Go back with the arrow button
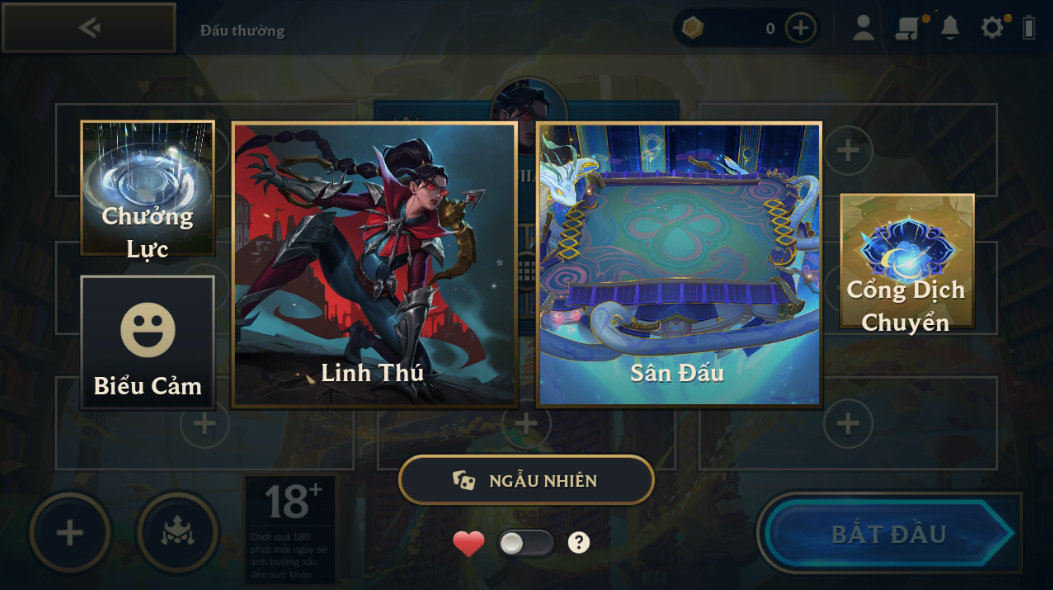The width and height of the screenshot is (1053, 590). 89,28
